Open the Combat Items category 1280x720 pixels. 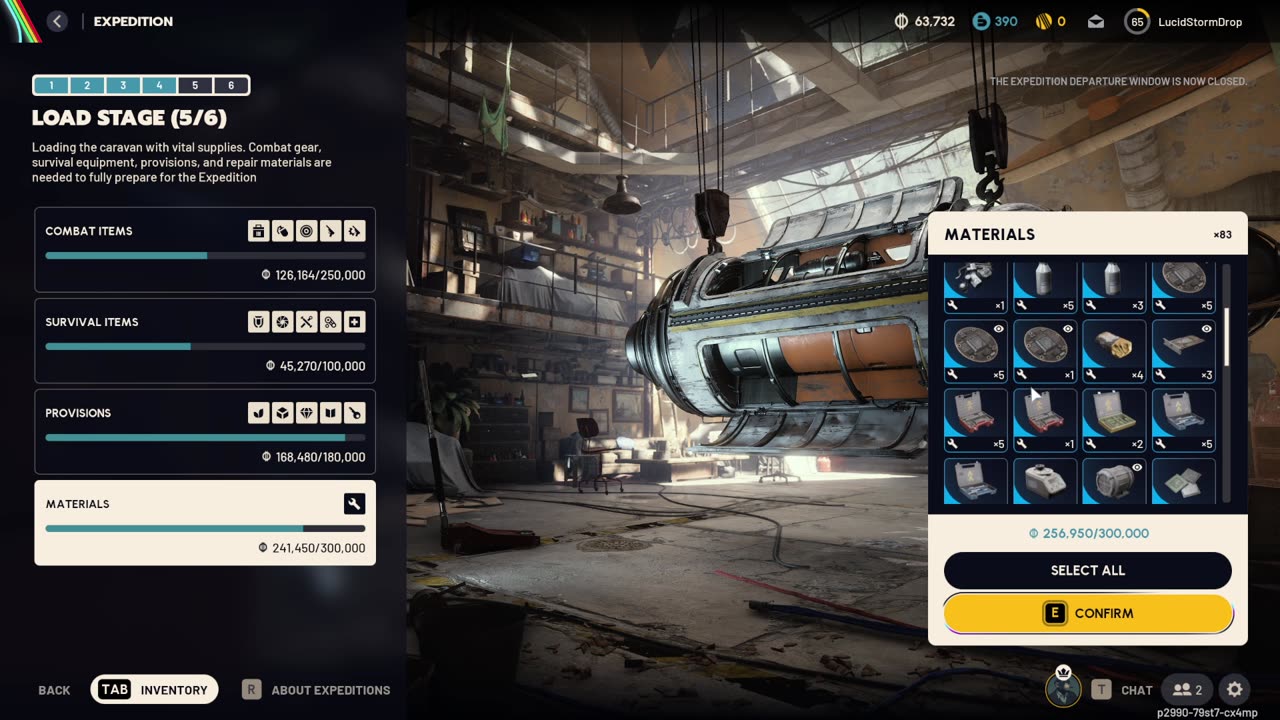[205, 249]
